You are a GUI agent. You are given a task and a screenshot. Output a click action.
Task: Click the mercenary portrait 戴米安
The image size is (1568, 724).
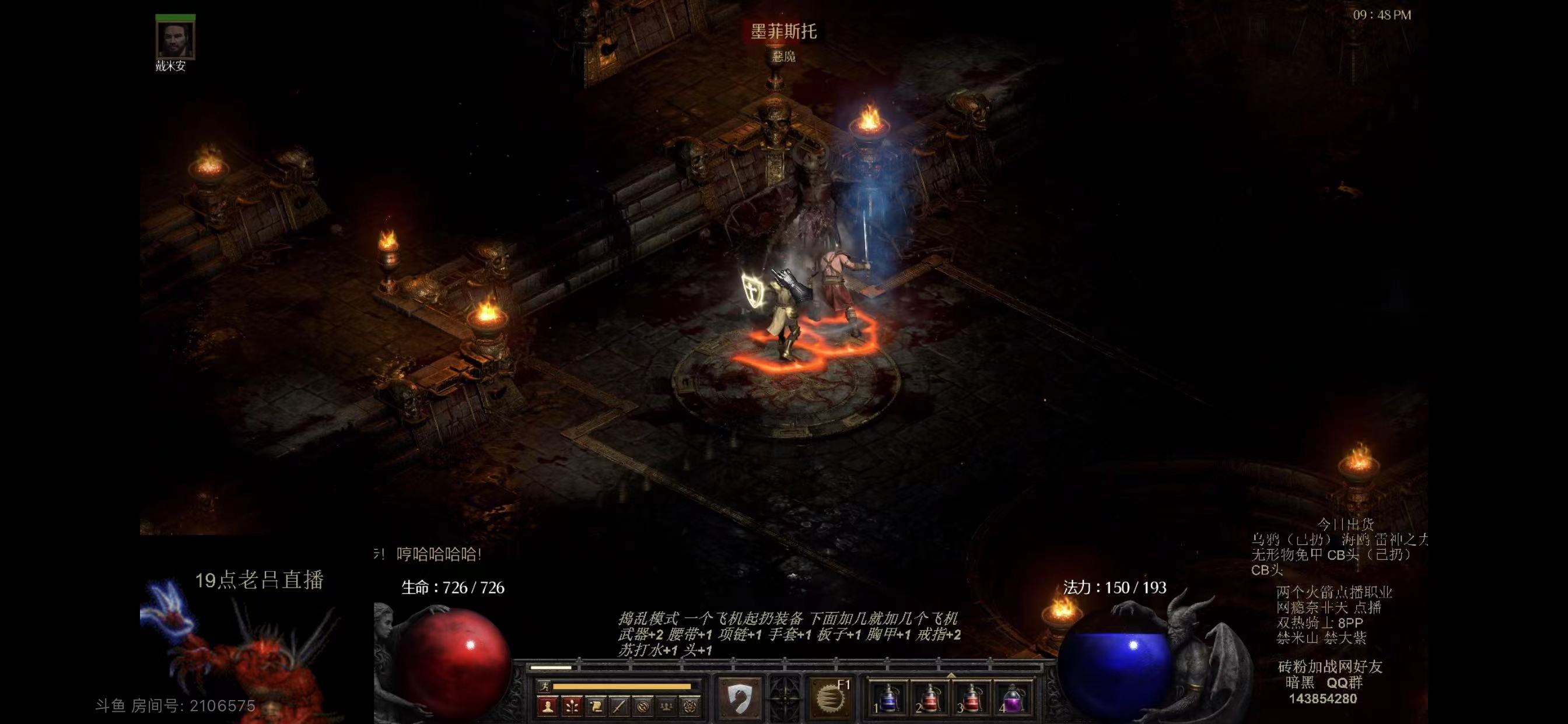tap(176, 39)
